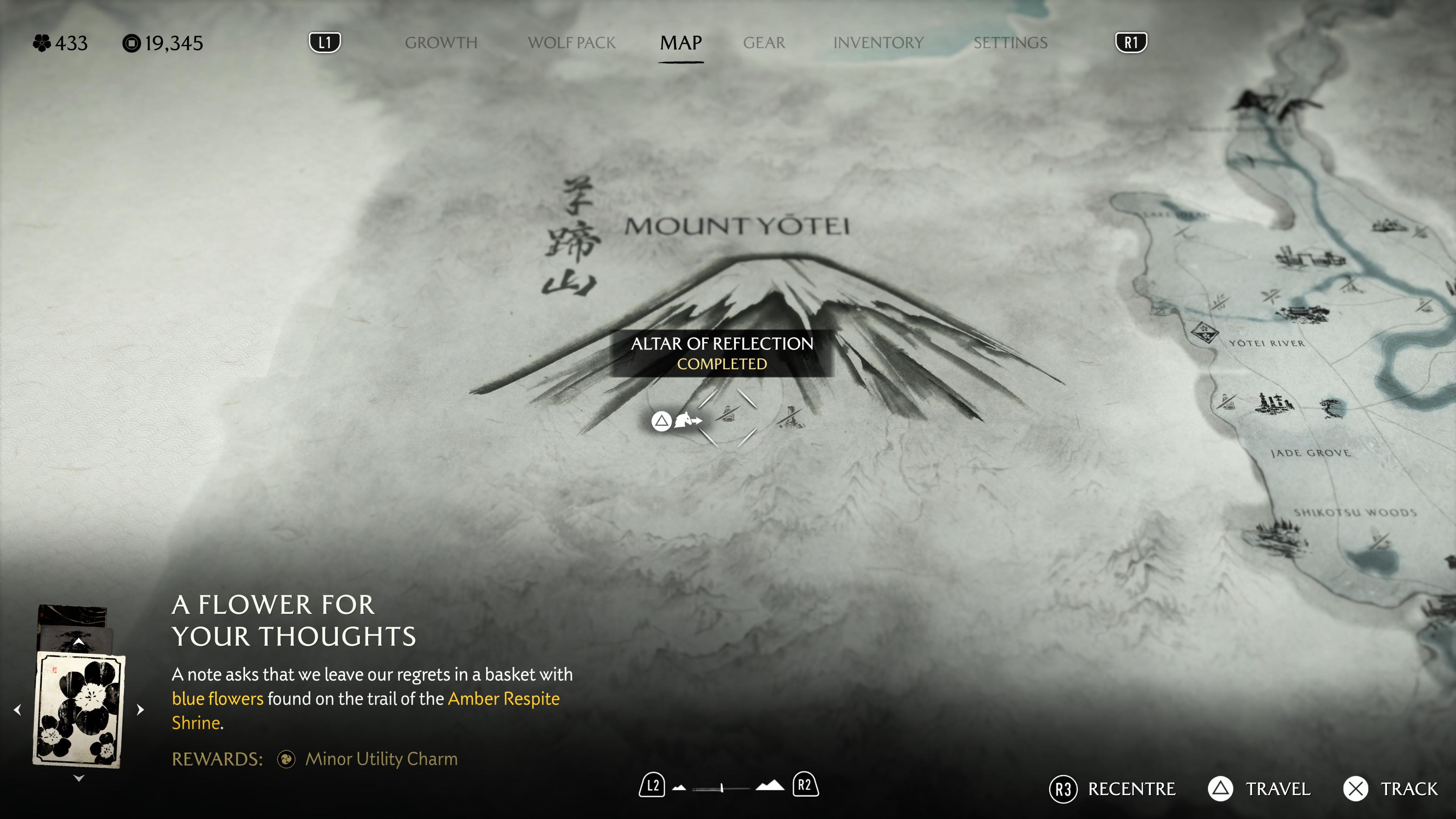
Task: Open the Inventory tab
Action: 878,43
